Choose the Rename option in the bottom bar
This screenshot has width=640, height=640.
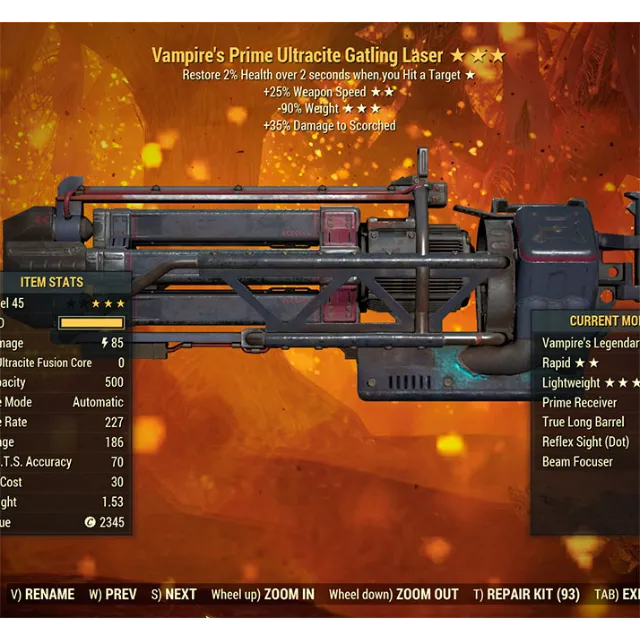(x=44, y=594)
